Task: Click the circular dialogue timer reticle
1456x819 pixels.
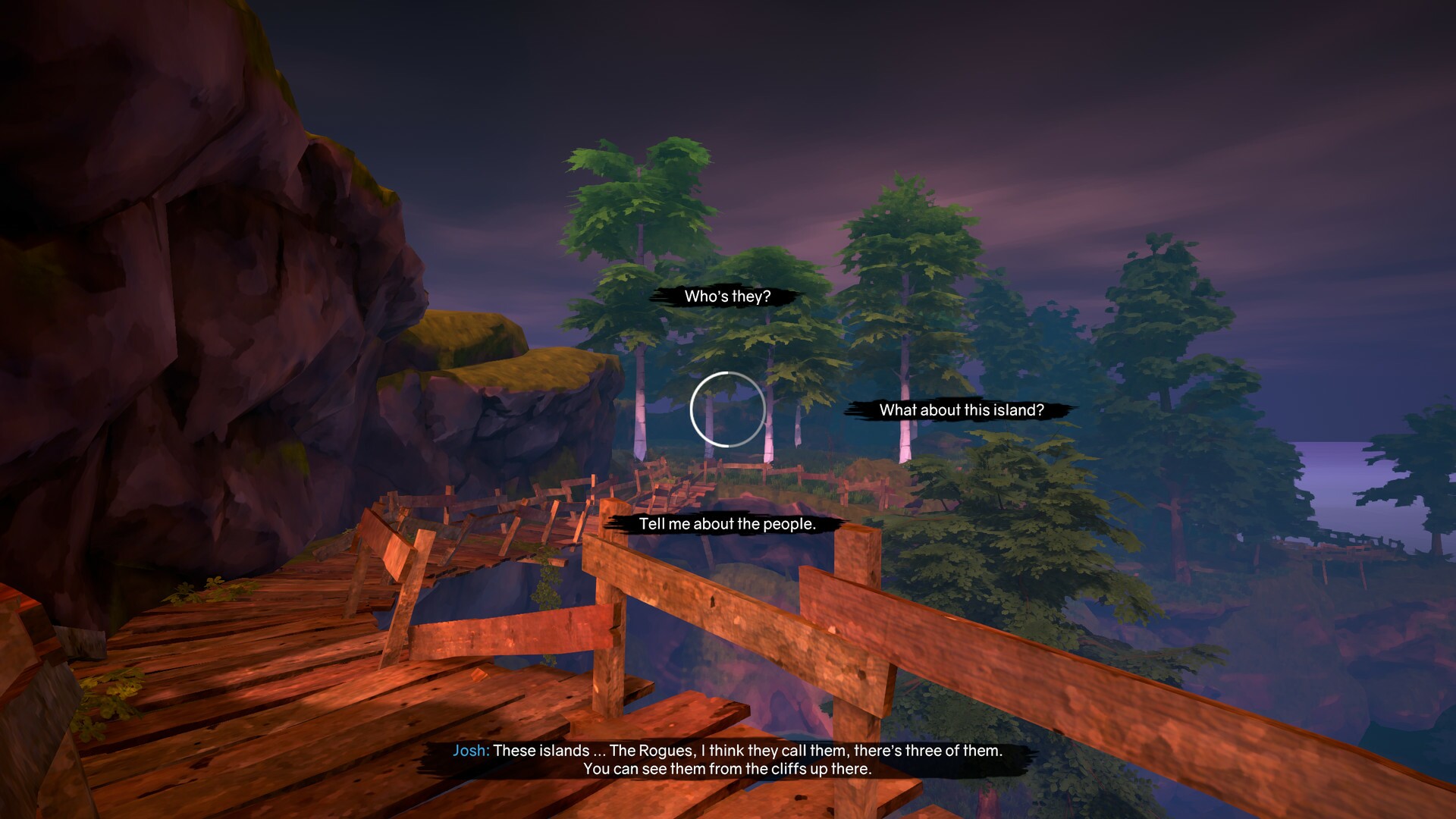Action: point(726,409)
